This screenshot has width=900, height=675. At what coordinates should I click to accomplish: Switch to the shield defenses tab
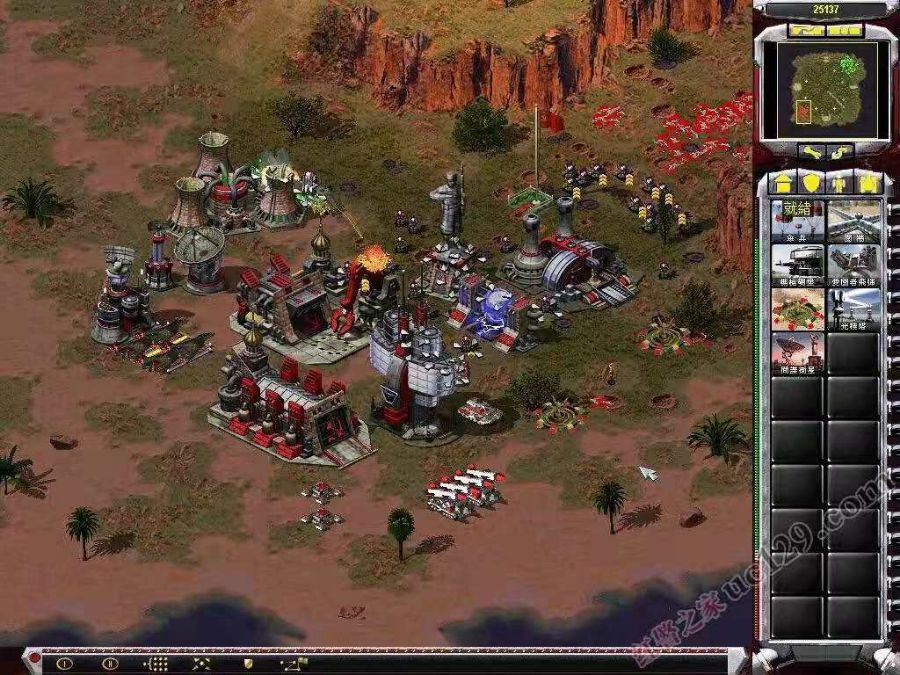[x=811, y=183]
